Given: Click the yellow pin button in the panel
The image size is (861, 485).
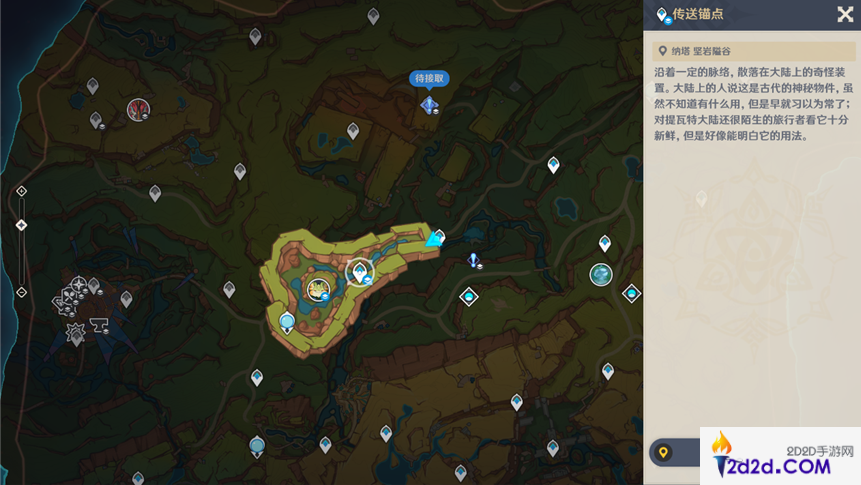Looking at the screenshot, I should click(662, 453).
